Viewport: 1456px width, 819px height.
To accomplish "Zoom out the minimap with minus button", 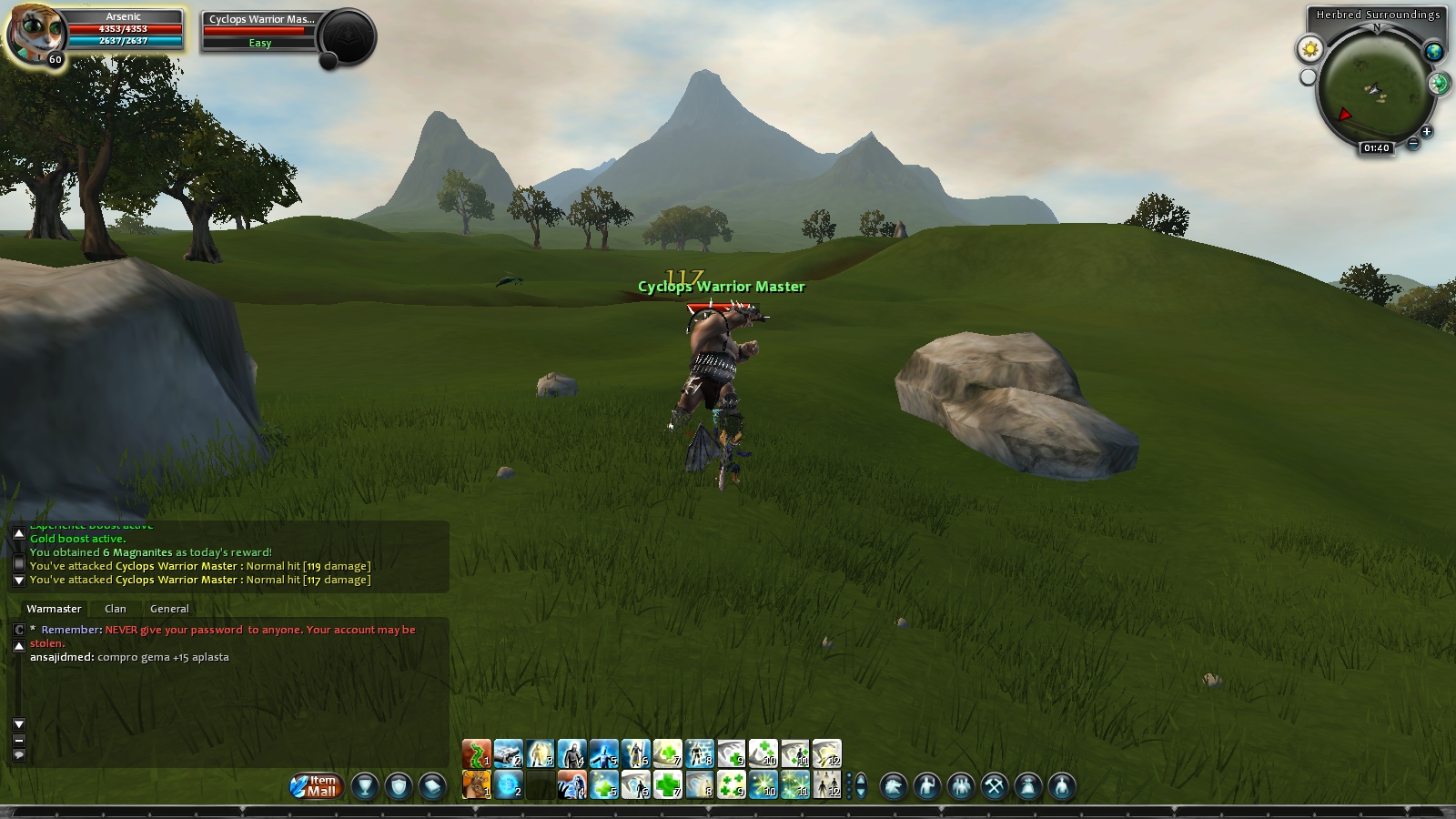I will tap(1413, 143).
